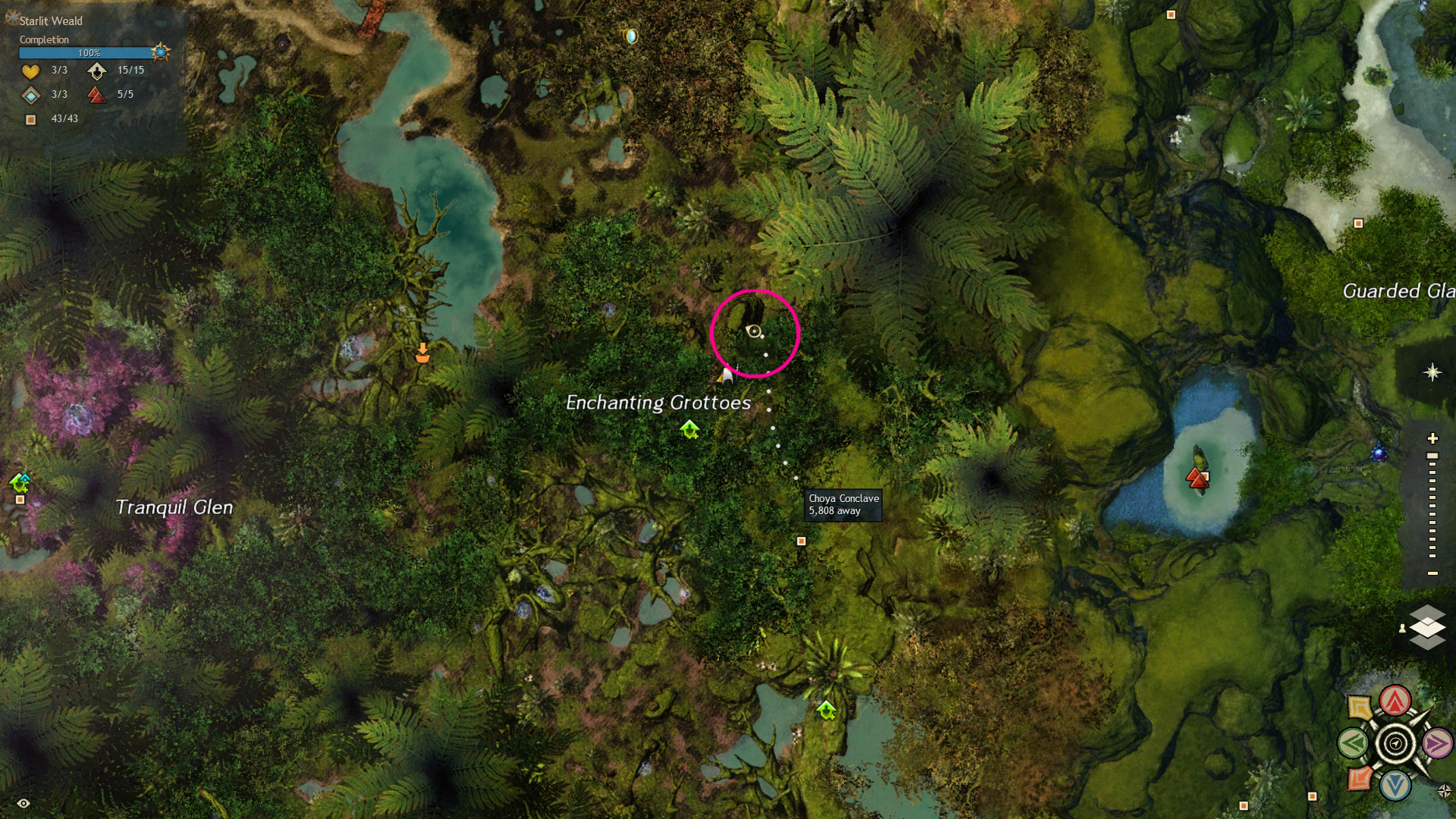Viewport: 1456px width, 819px height.
Task: Click the red up-arrow compass button
Action: pos(1395,701)
